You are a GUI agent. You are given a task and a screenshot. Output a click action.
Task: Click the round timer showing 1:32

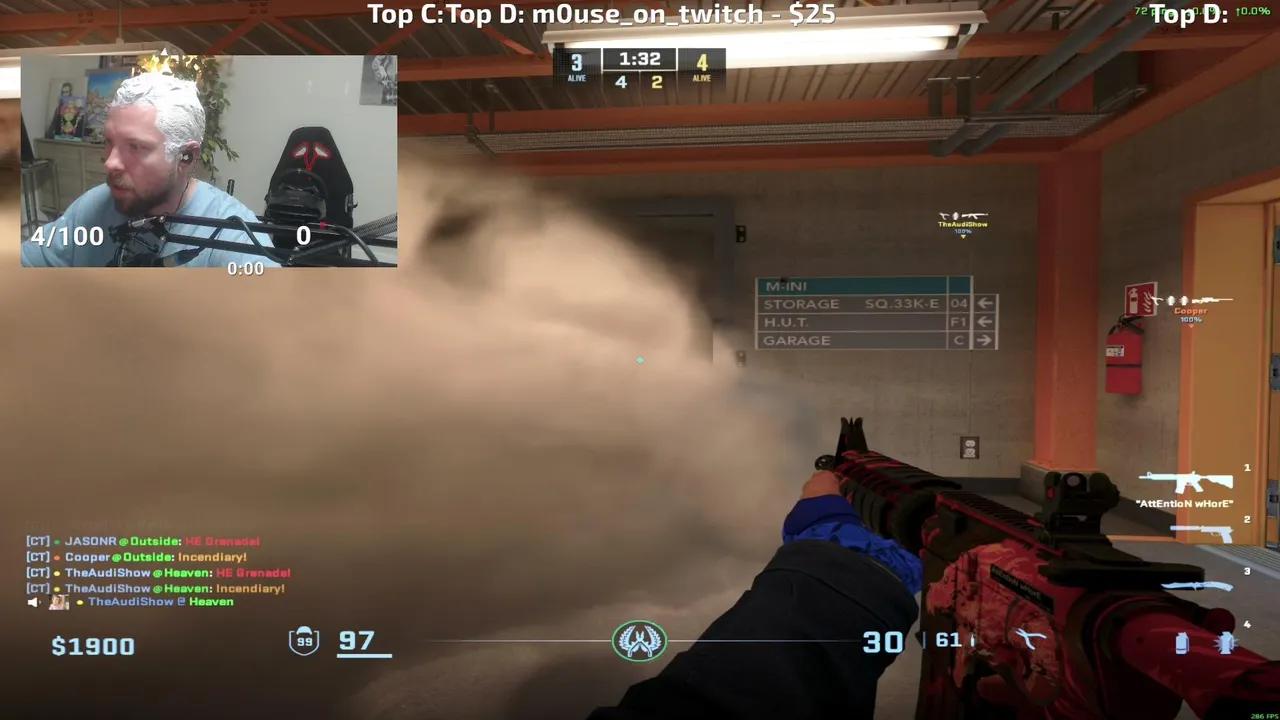point(639,58)
